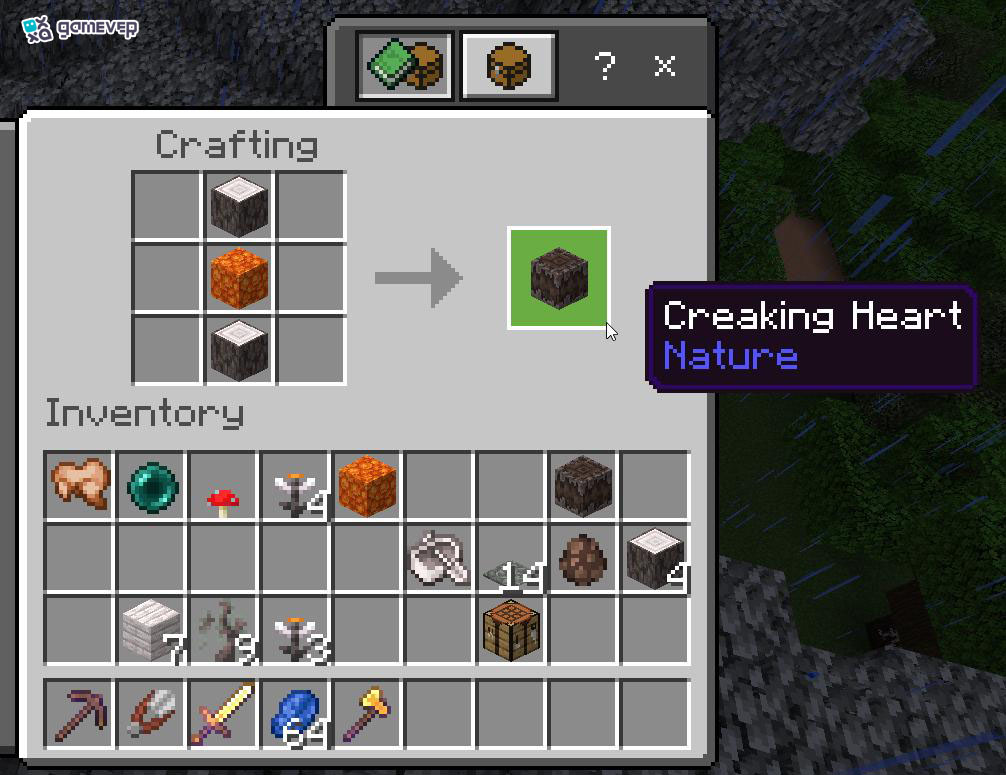Select the bottom log in the crafting grid
The width and height of the screenshot is (1006, 775).
tap(240, 349)
